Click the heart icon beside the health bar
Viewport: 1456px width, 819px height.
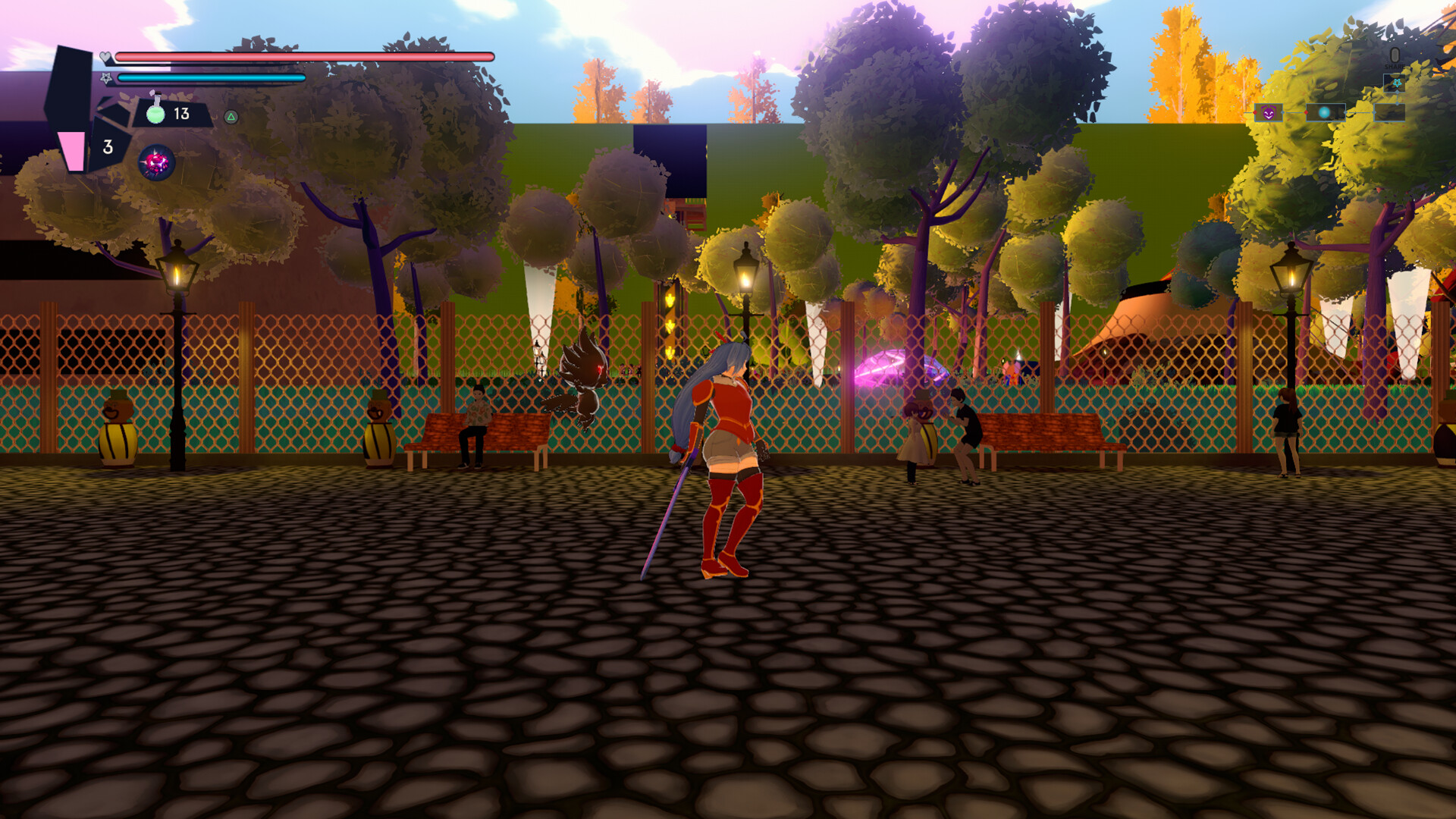coord(105,58)
